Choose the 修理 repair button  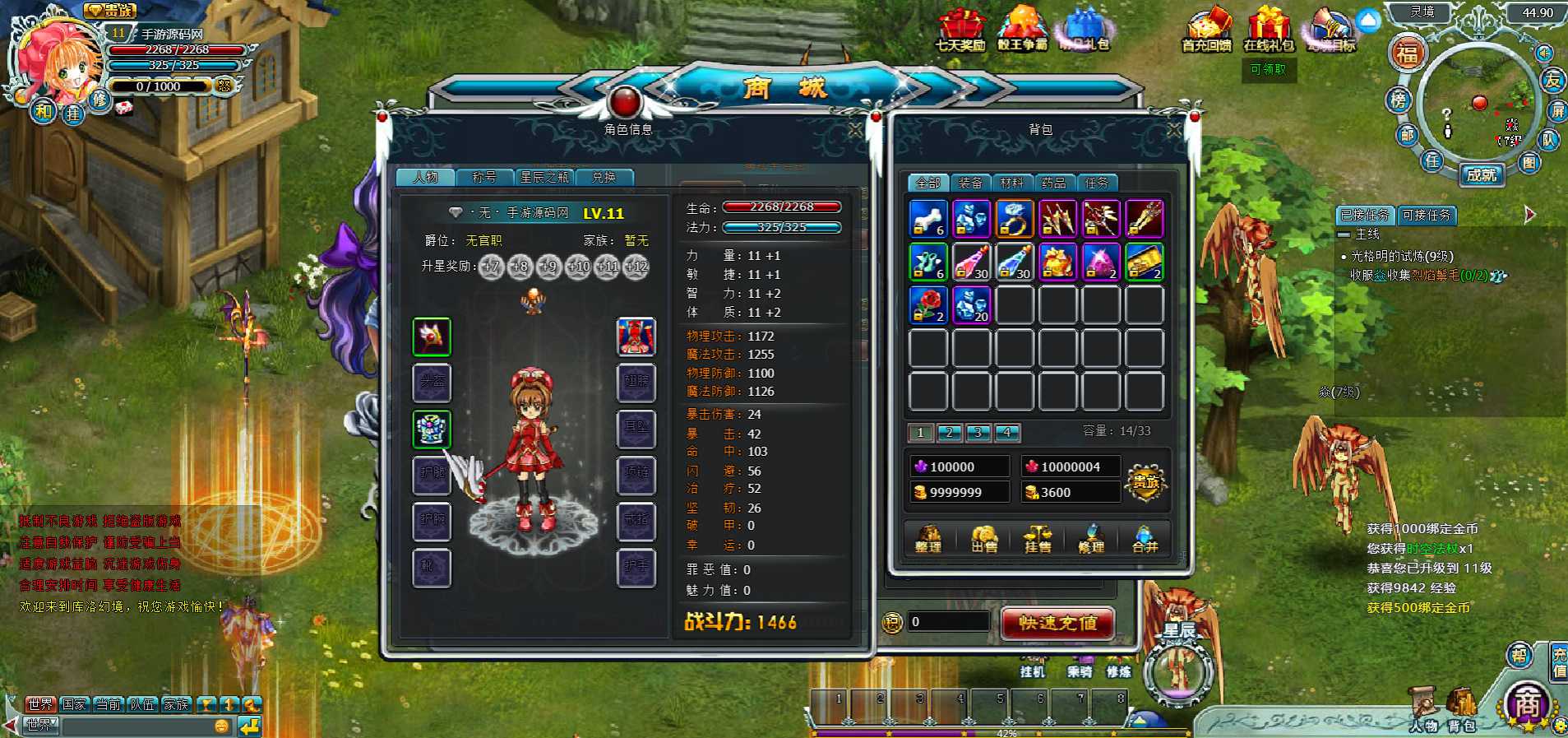(1091, 539)
